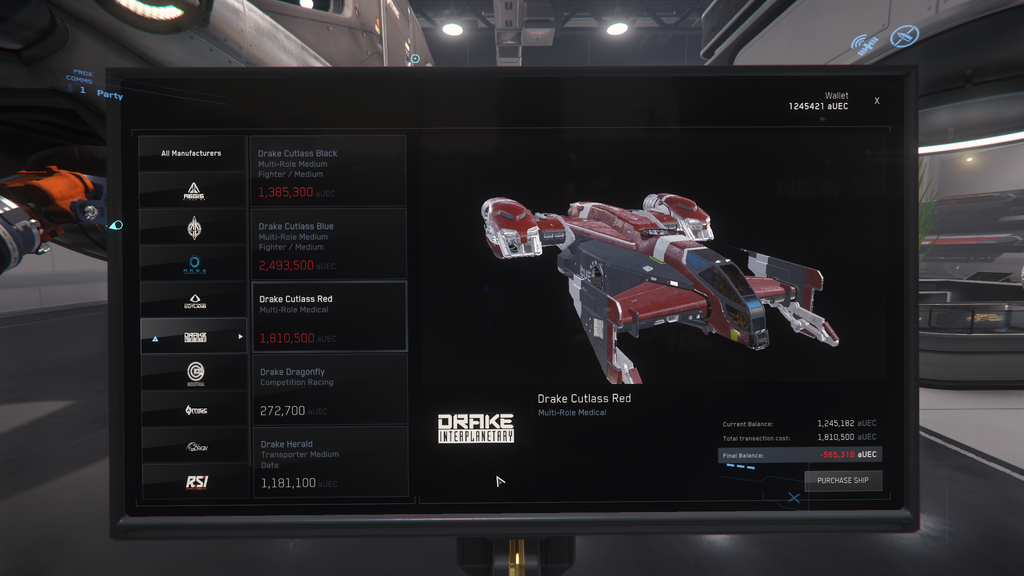Close the ship shop kiosk window
The width and height of the screenshot is (1024, 576).
877,101
